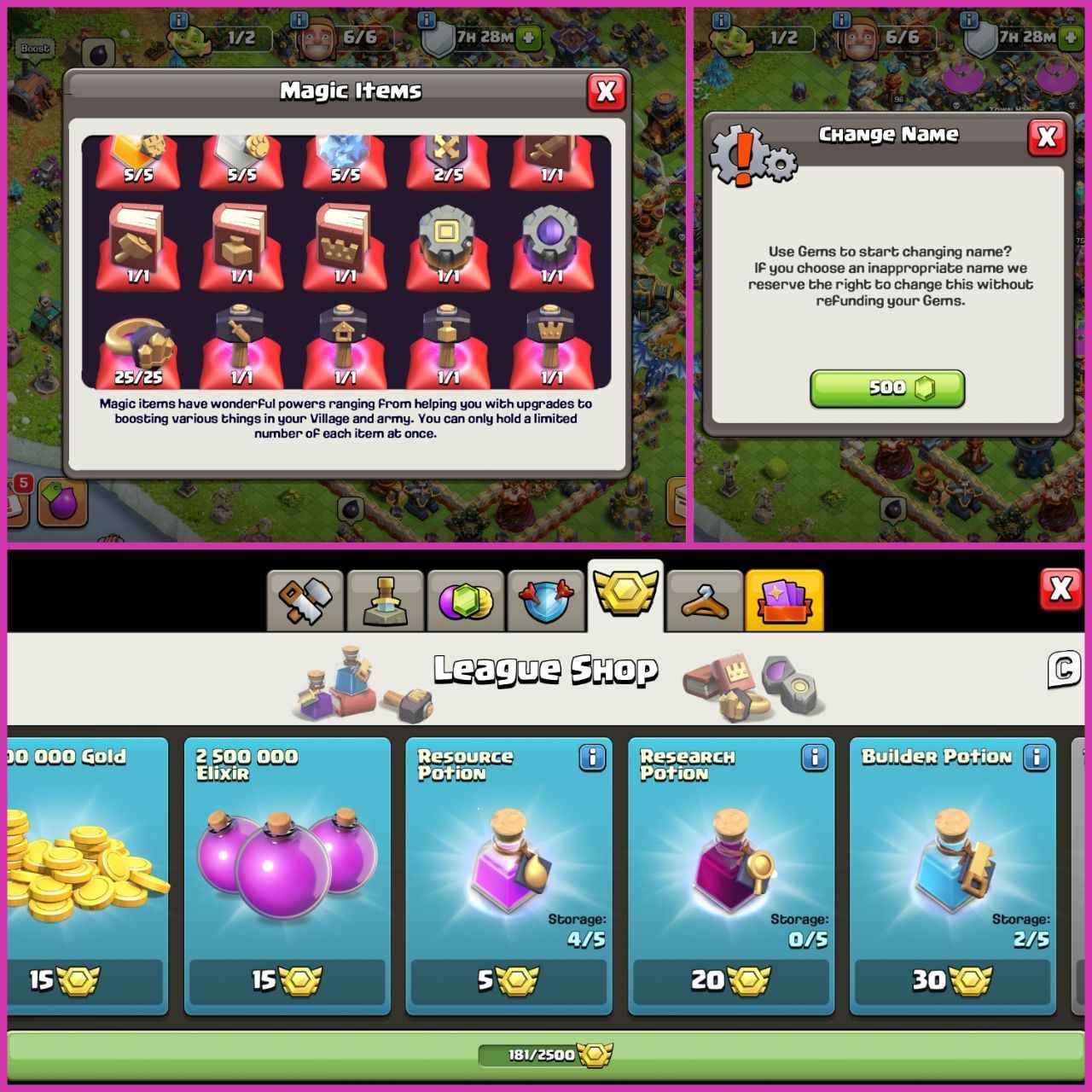
Task: Check the 181/2500 league medal balance bar
Action: point(546,1054)
